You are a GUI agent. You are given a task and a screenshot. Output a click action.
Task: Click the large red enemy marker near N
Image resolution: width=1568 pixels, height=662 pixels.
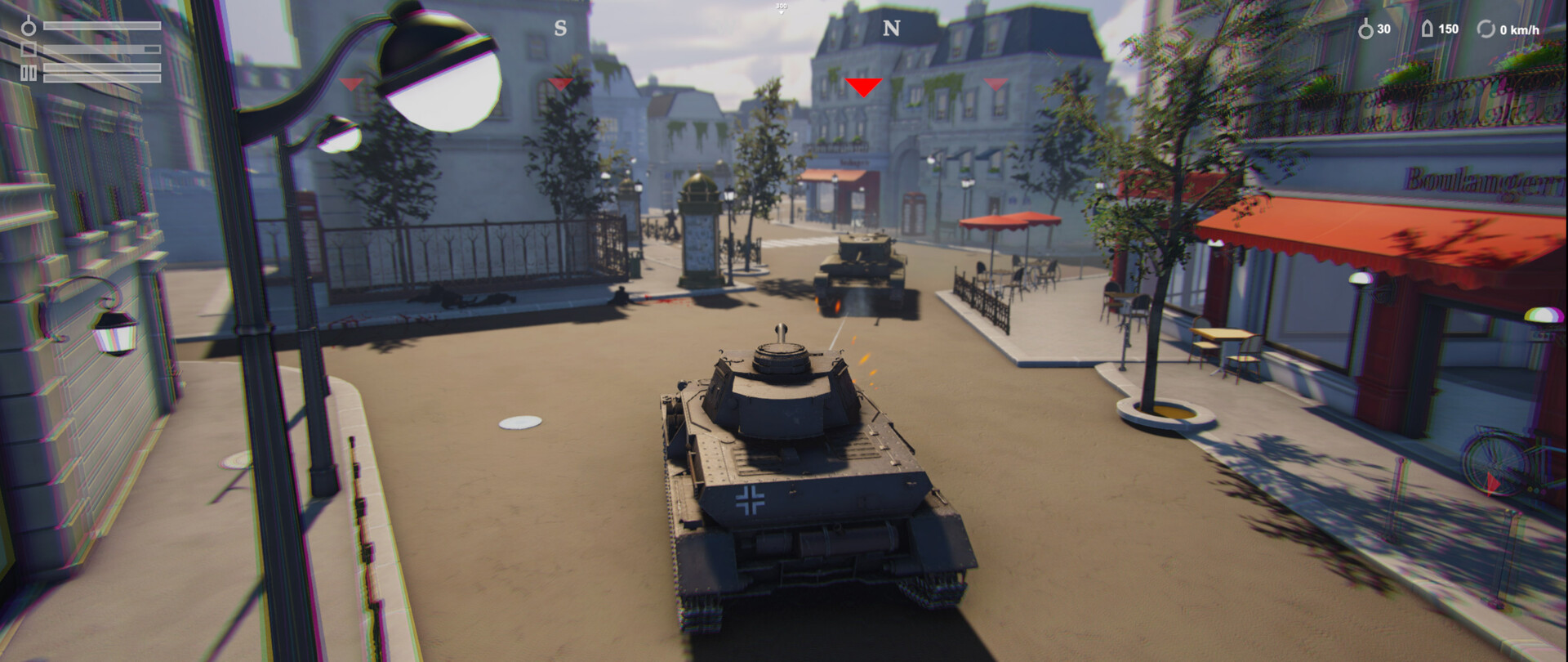click(865, 84)
